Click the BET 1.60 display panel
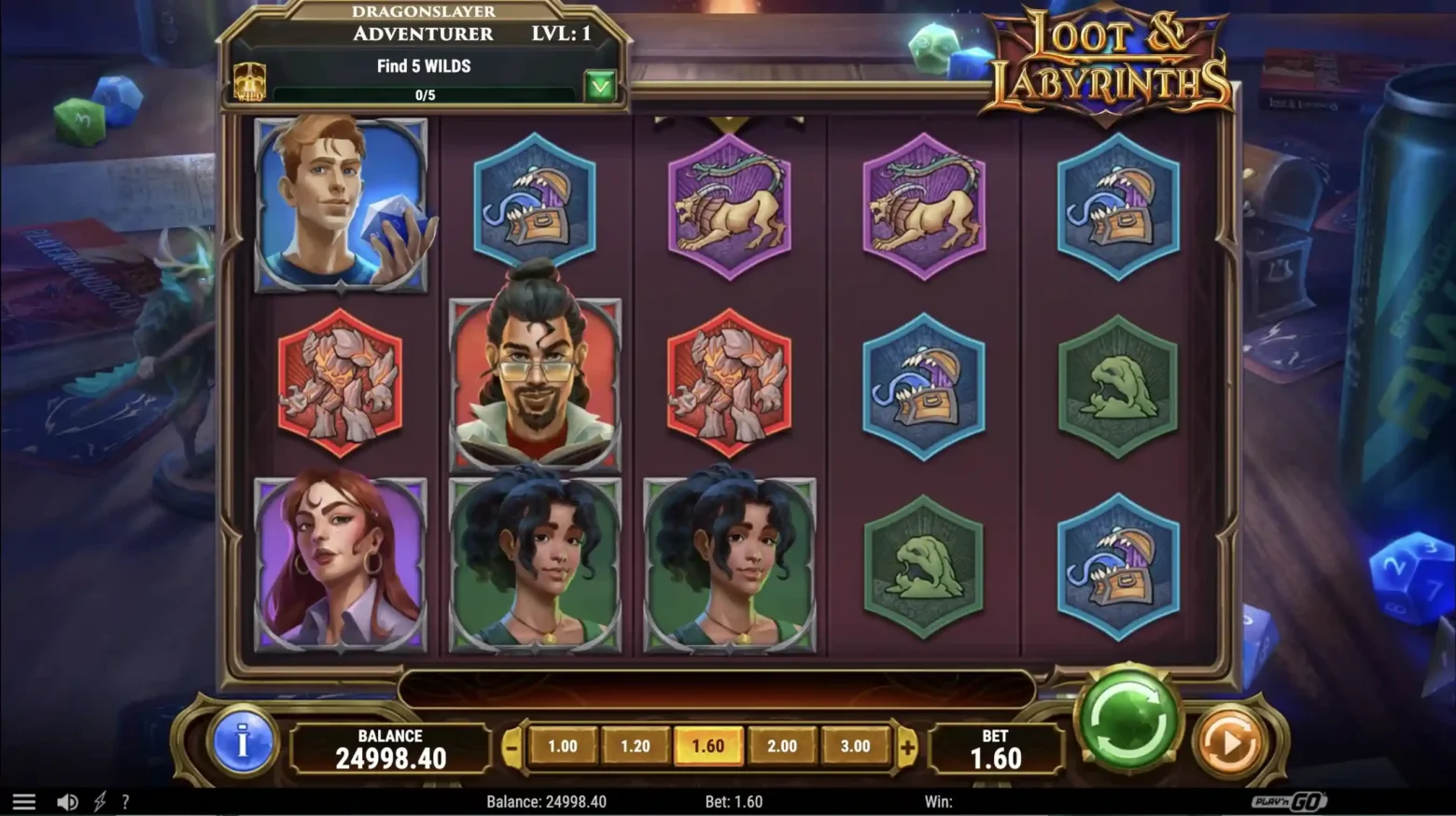 click(x=995, y=747)
